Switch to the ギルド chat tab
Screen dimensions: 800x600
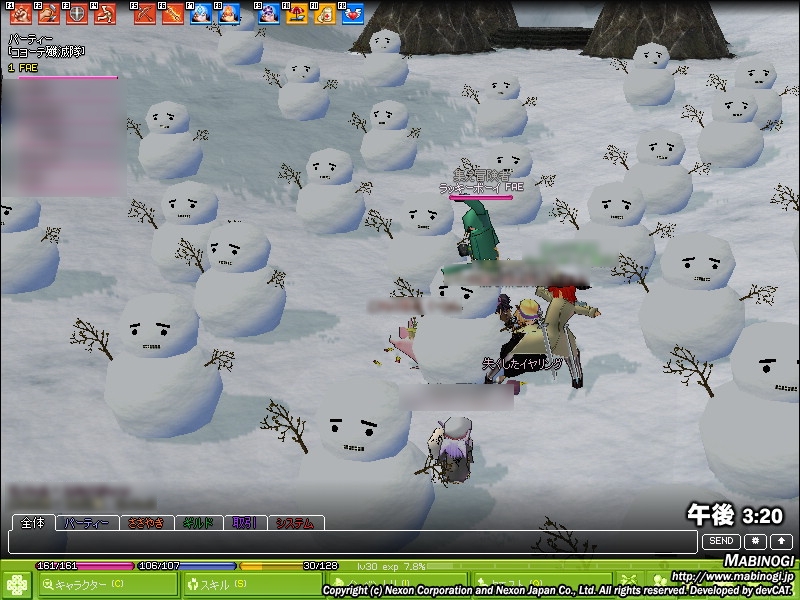pyautogui.click(x=198, y=523)
